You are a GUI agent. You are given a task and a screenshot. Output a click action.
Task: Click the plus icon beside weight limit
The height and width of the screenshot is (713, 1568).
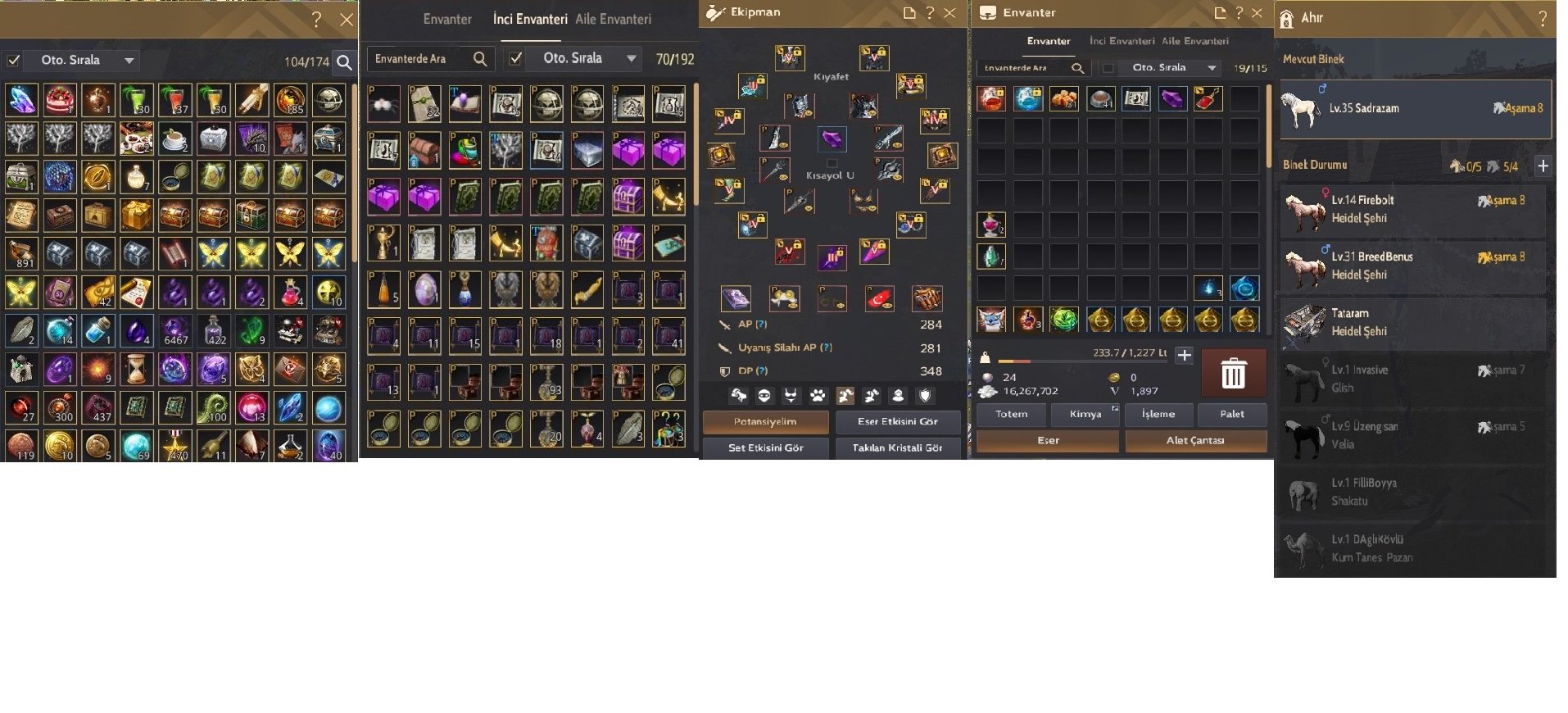(x=1185, y=356)
